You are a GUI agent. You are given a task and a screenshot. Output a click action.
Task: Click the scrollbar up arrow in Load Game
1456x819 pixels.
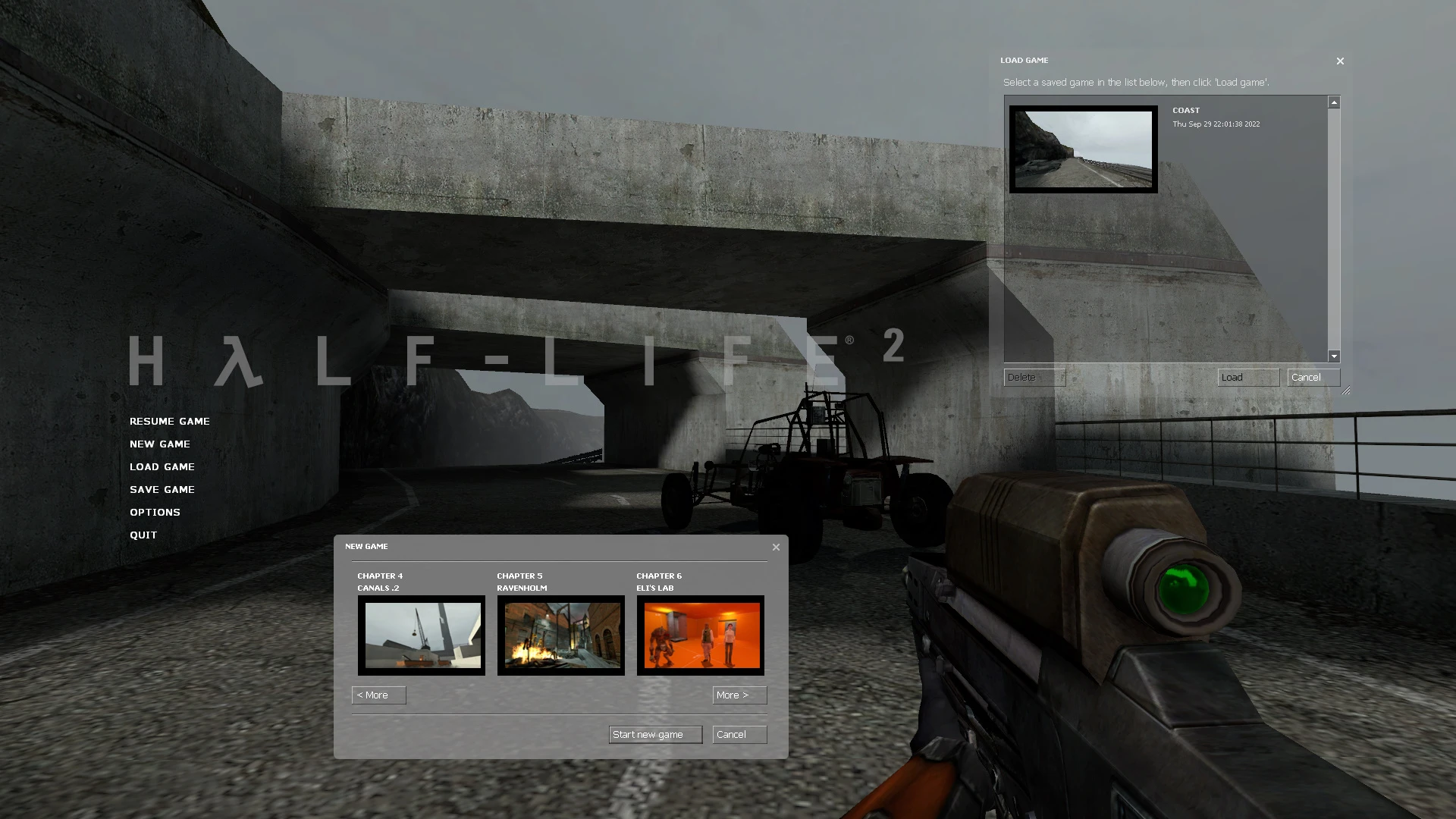click(1333, 100)
